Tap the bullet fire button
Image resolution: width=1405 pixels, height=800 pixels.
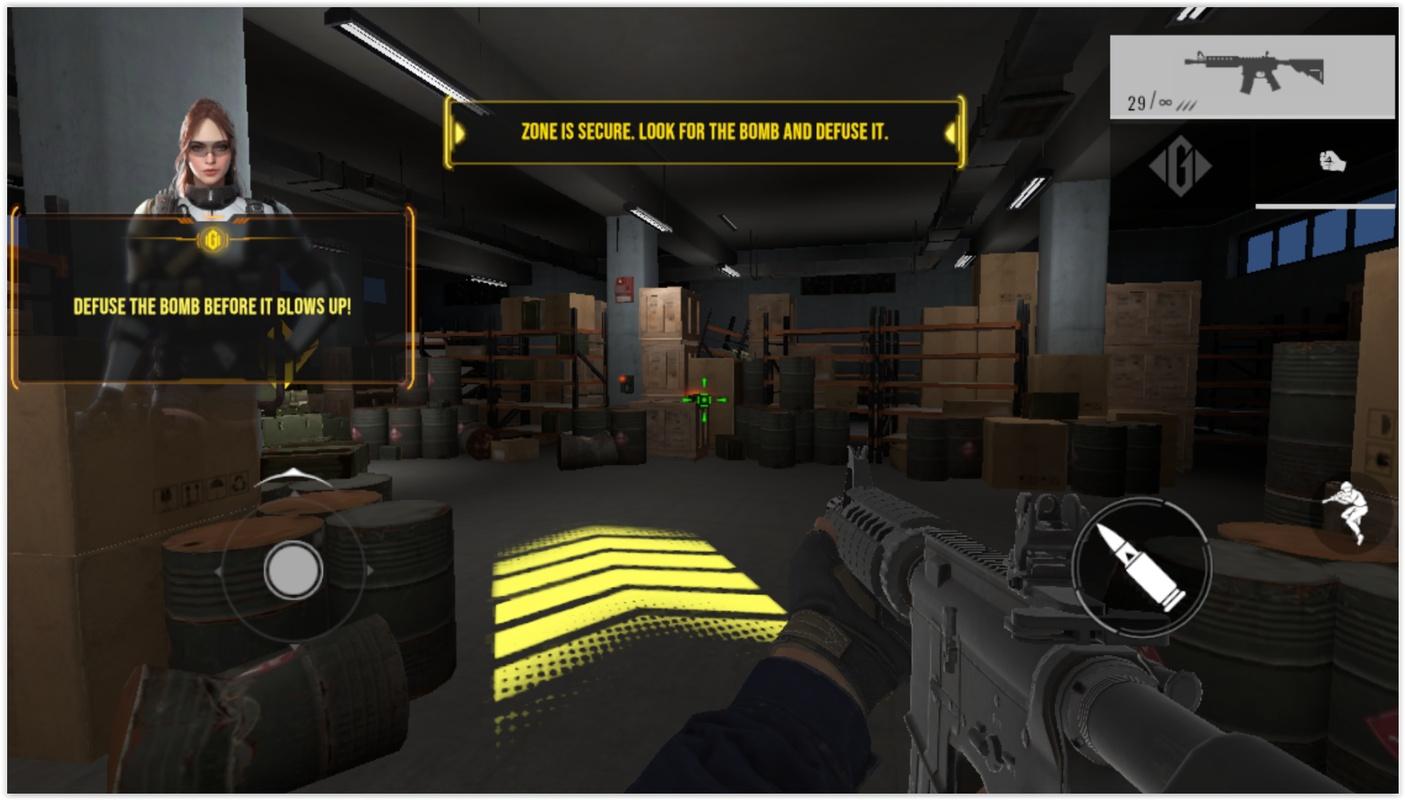point(1141,566)
